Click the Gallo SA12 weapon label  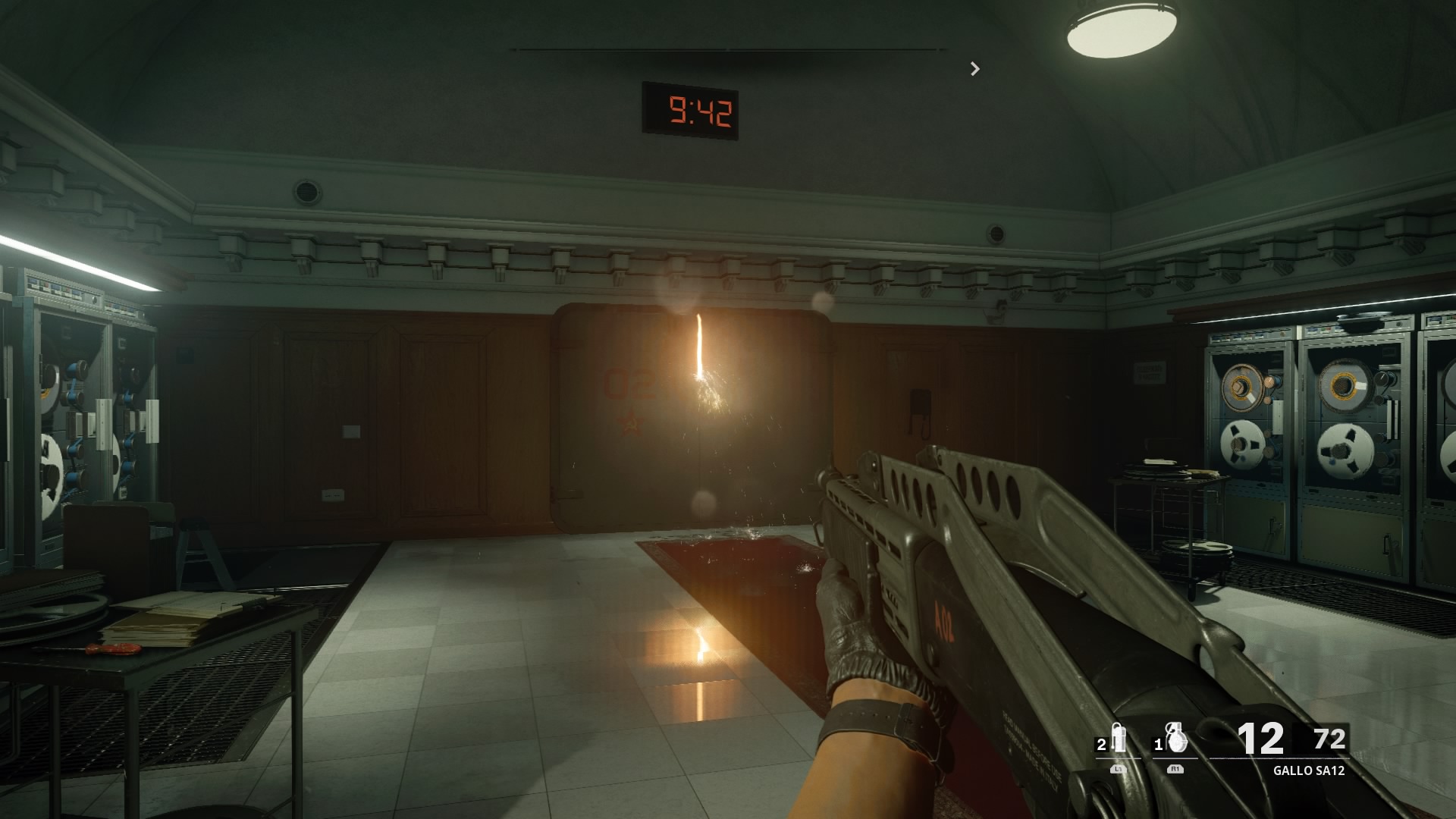pyautogui.click(x=1308, y=770)
